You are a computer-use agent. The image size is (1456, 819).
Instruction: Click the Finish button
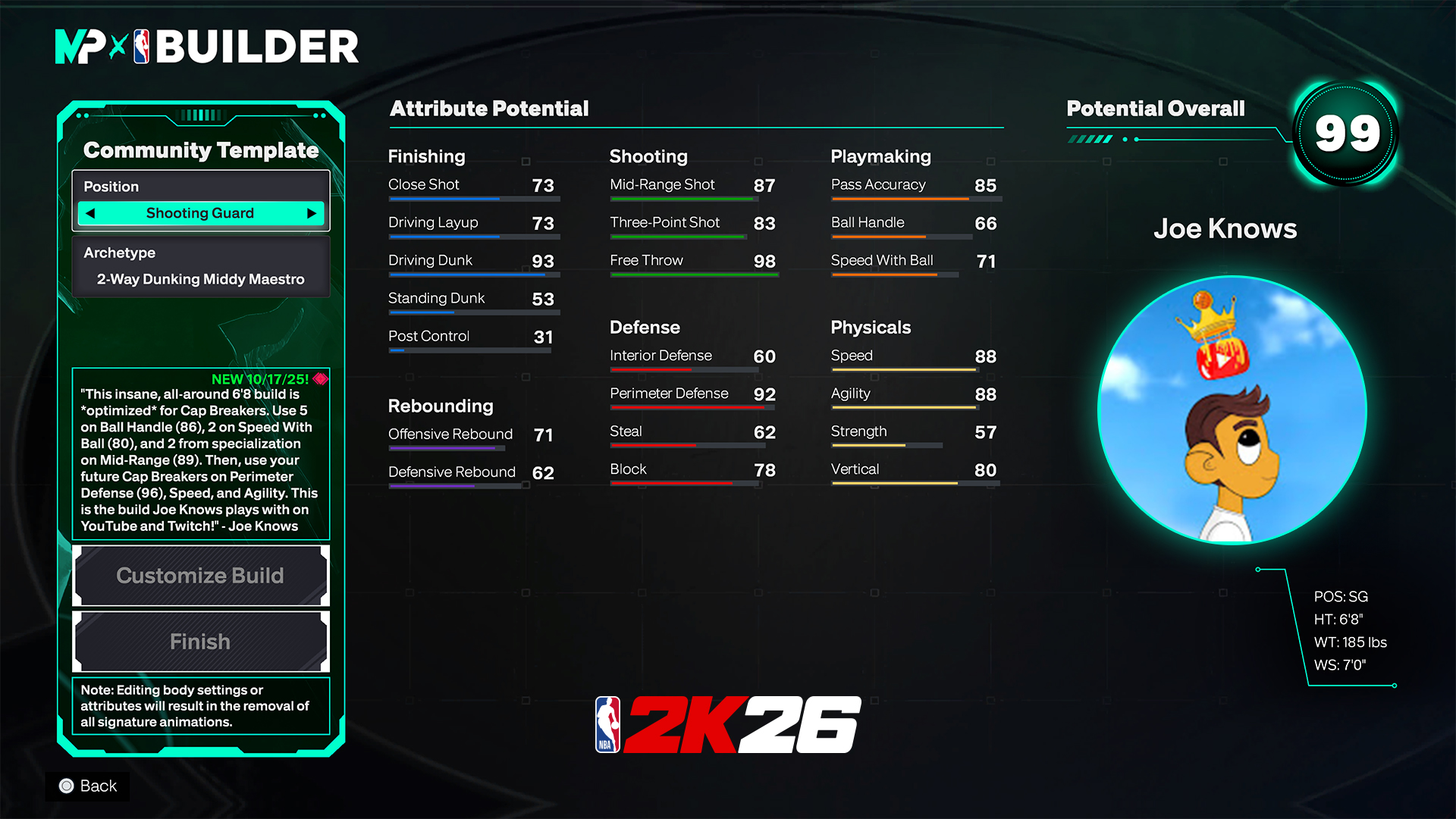200,642
